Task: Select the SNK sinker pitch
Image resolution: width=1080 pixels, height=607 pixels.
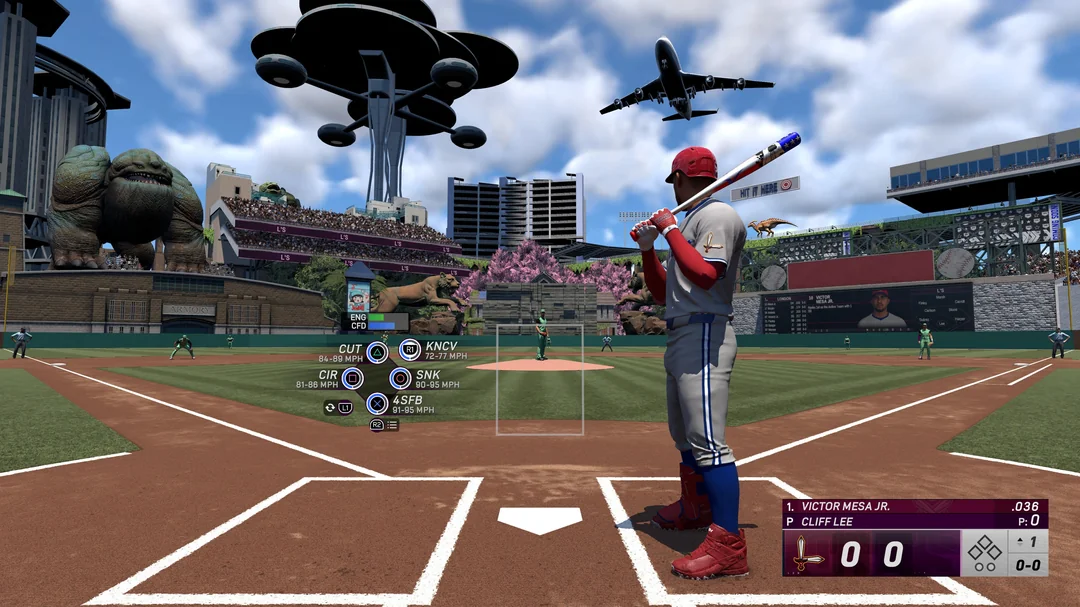Action: coord(400,378)
